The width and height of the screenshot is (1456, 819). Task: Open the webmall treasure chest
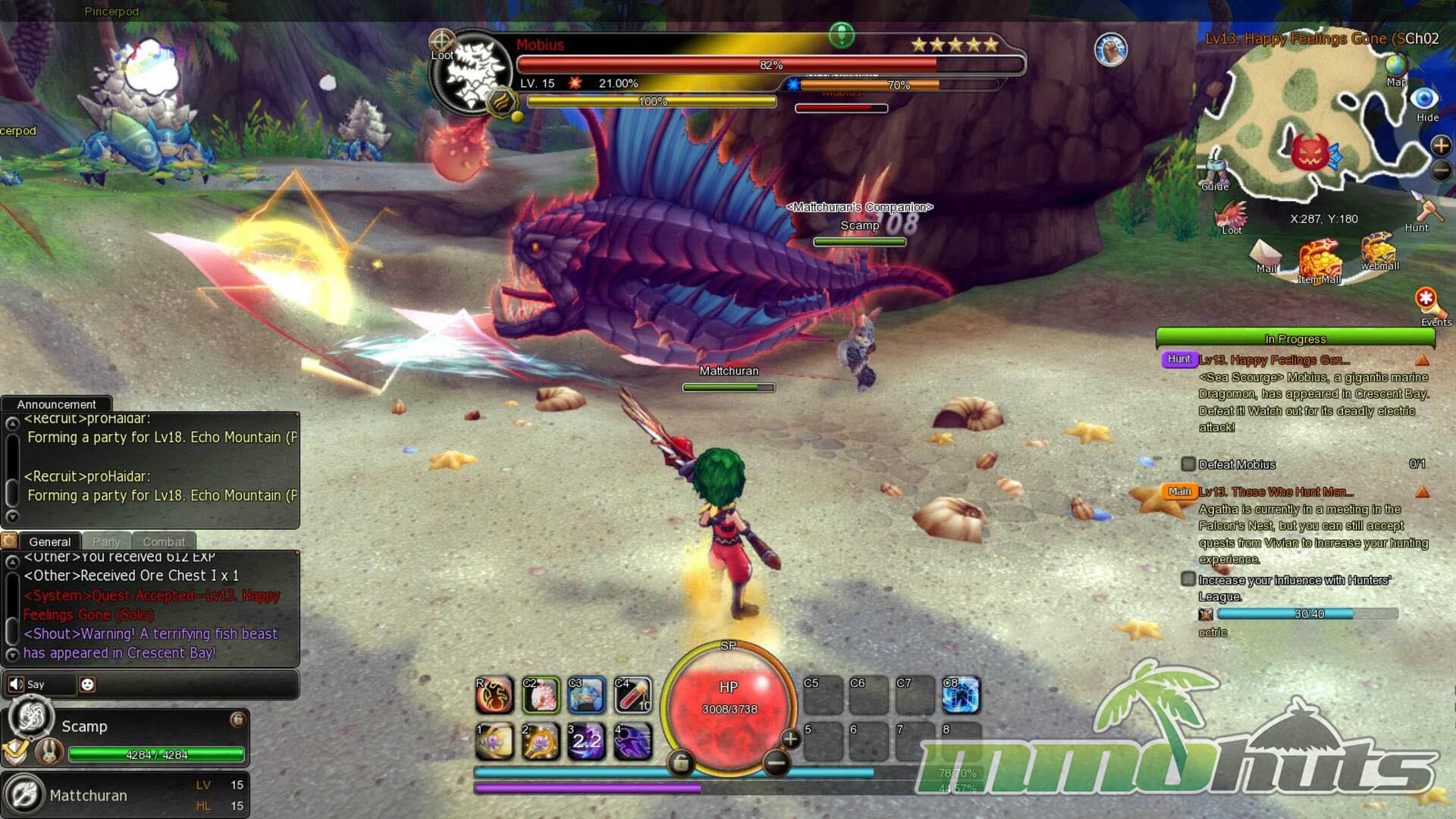click(1378, 250)
